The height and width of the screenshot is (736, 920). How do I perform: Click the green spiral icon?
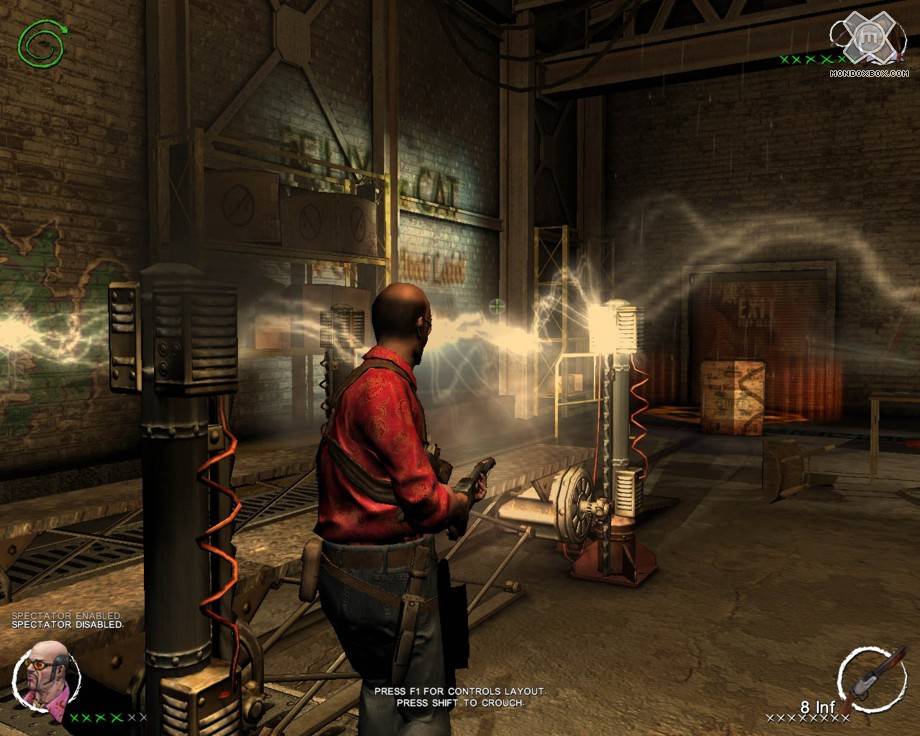tap(43, 45)
